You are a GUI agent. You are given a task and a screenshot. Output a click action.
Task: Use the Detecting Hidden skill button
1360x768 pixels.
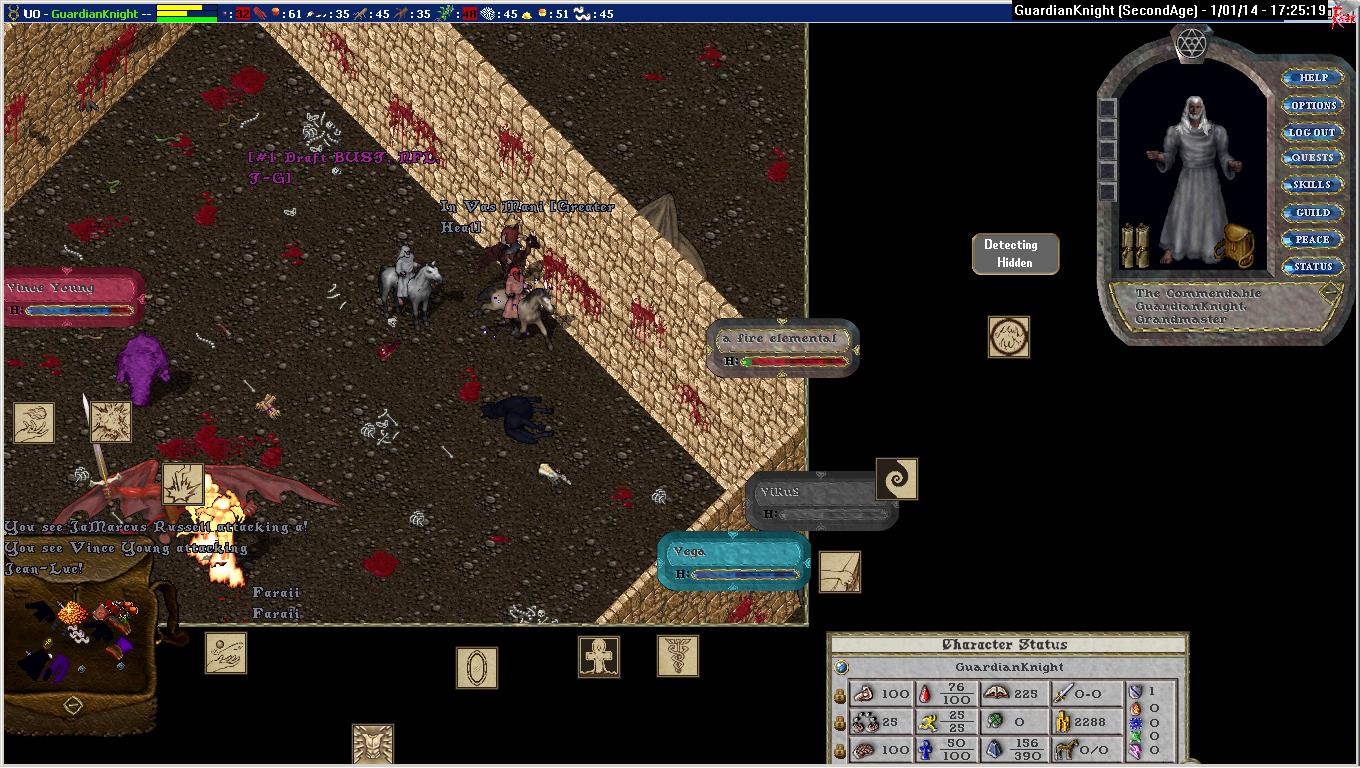pyautogui.click(x=1014, y=254)
